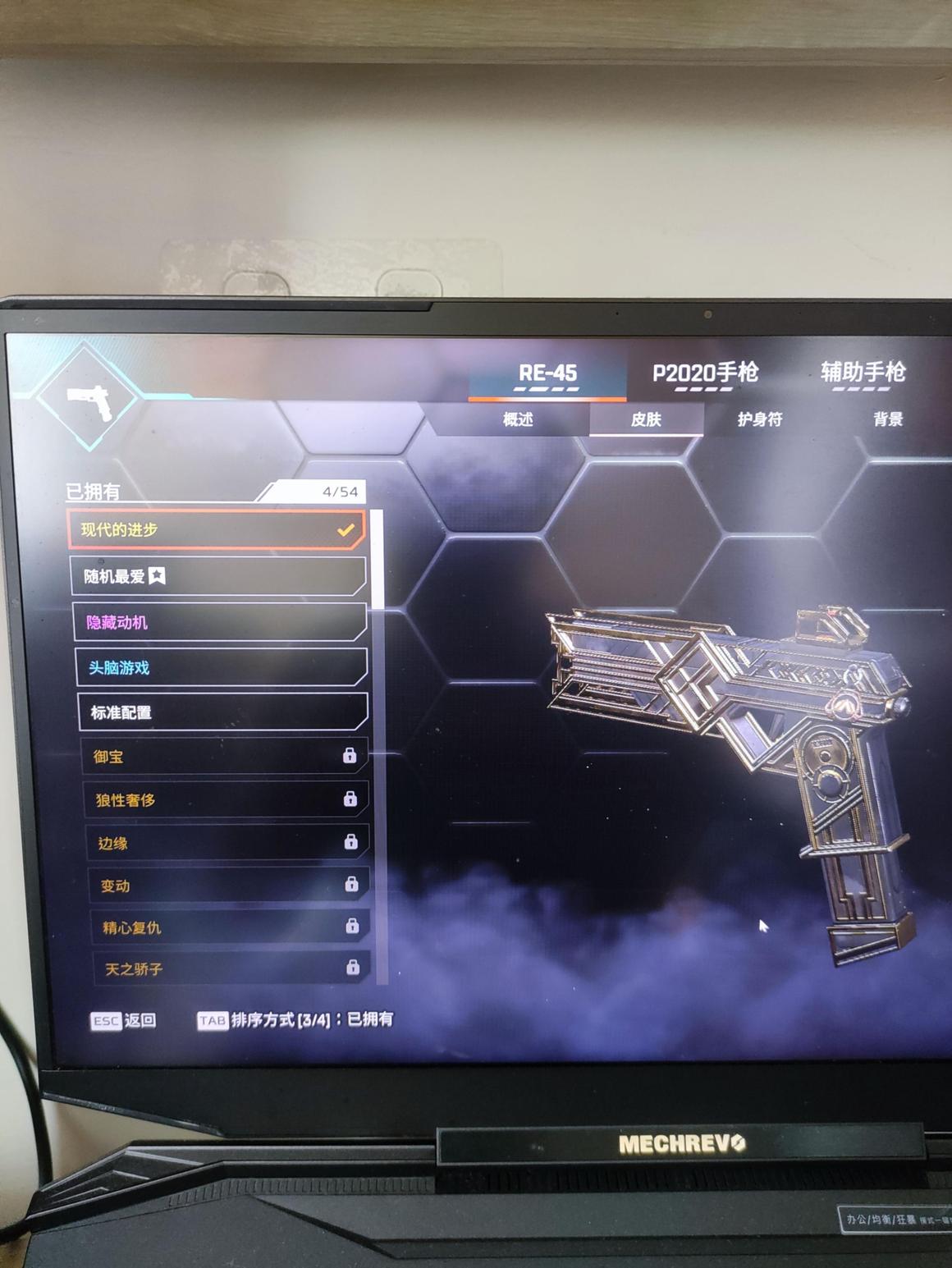Select the 辅助手枪 weapon tab
952x1268 pixels.
863,373
